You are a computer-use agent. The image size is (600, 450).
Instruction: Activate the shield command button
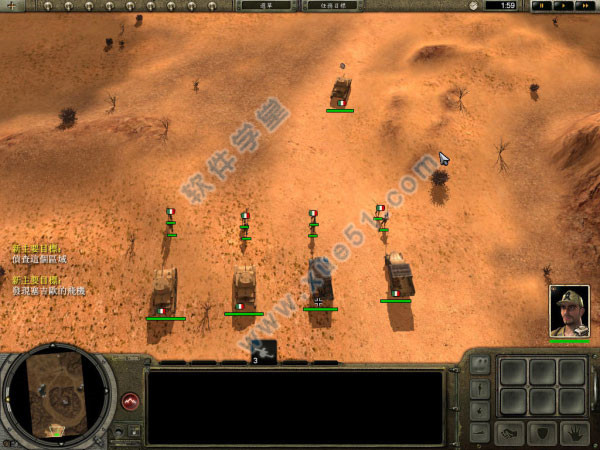(x=541, y=433)
